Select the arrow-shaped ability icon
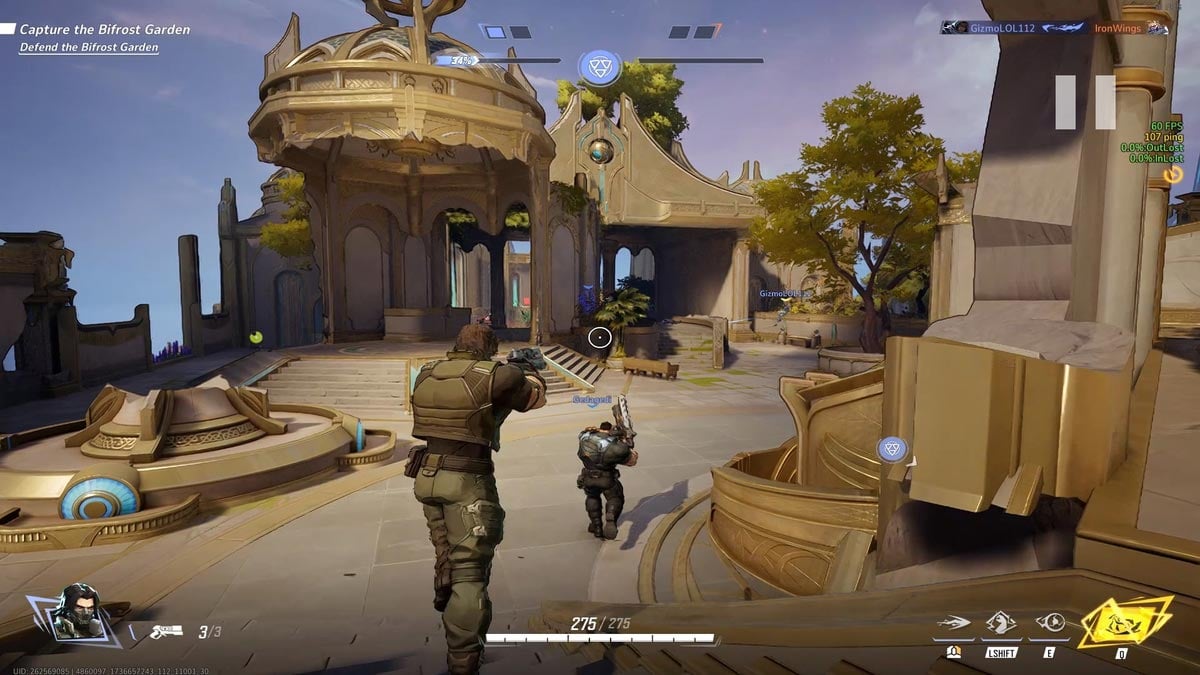The width and height of the screenshot is (1200, 675). pos(954,624)
